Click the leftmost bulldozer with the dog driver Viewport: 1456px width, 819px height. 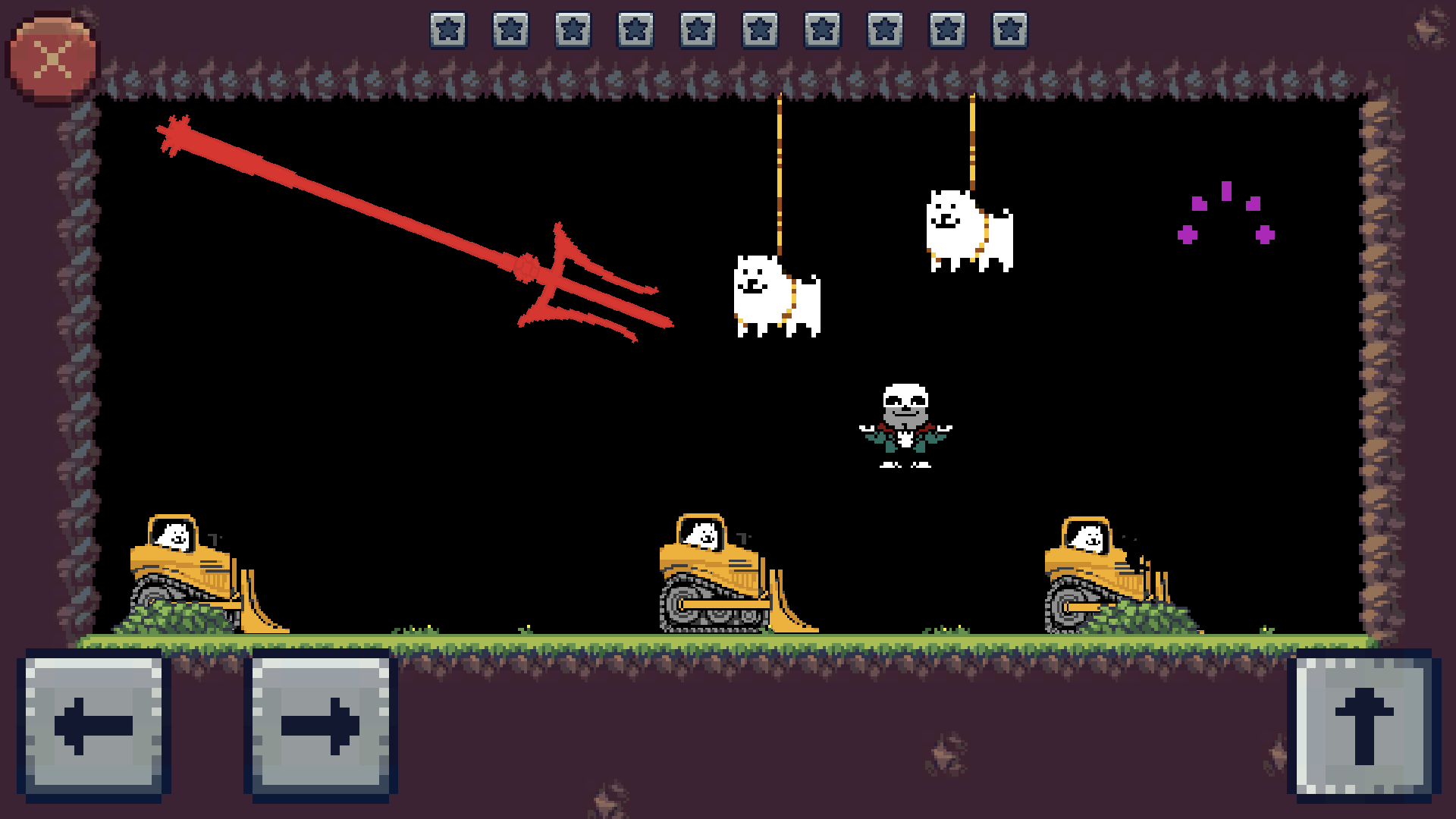197,569
